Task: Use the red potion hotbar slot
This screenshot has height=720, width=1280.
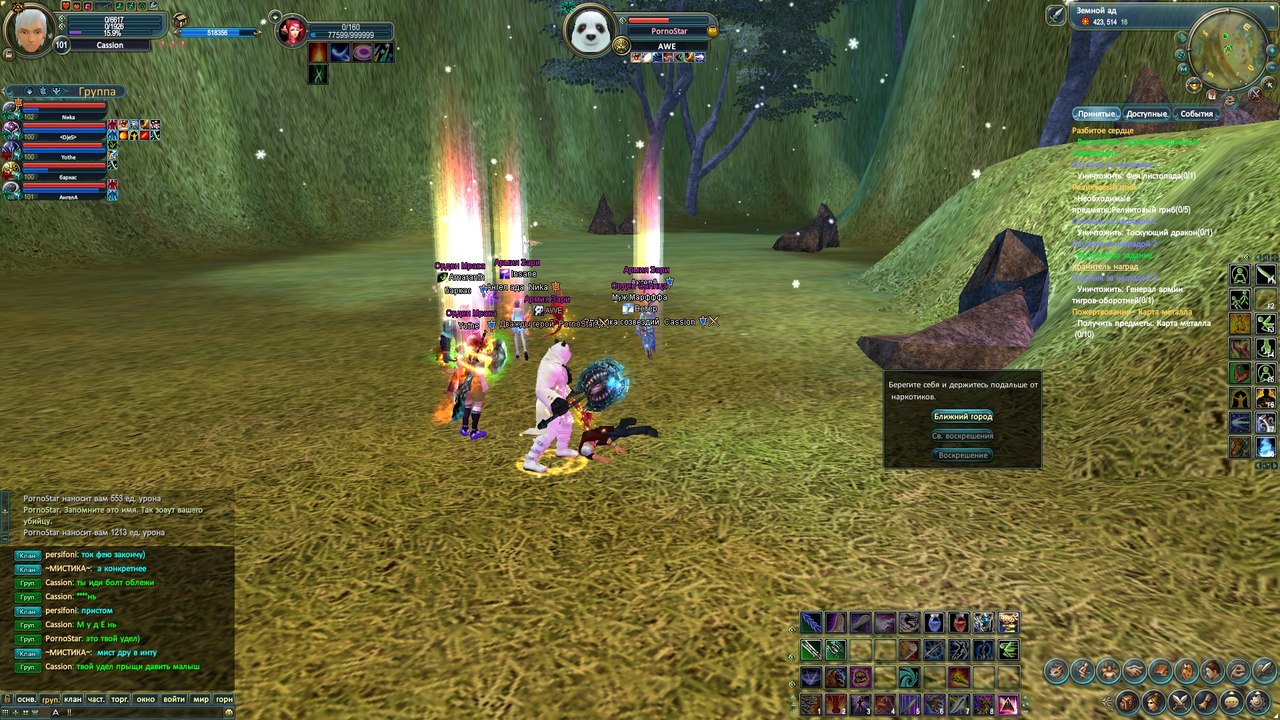Action: click(x=959, y=623)
